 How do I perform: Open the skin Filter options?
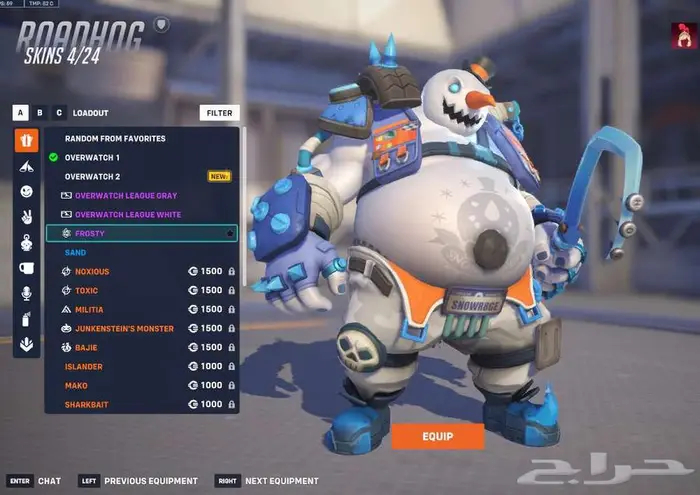pyautogui.click(x=219, y=113)
